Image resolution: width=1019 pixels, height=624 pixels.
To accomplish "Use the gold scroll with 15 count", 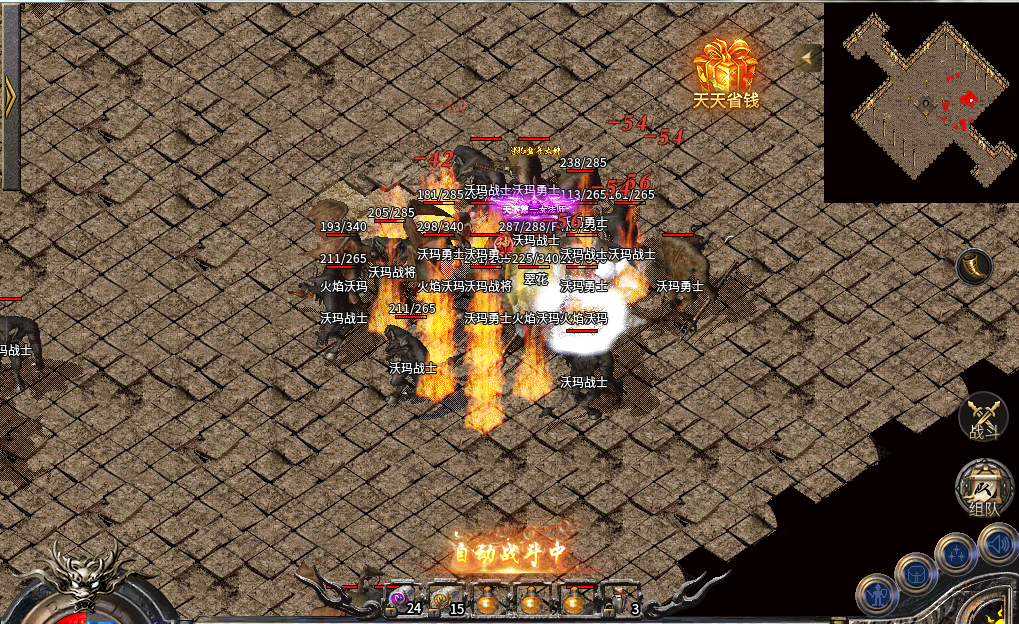I will coord(442,599).
